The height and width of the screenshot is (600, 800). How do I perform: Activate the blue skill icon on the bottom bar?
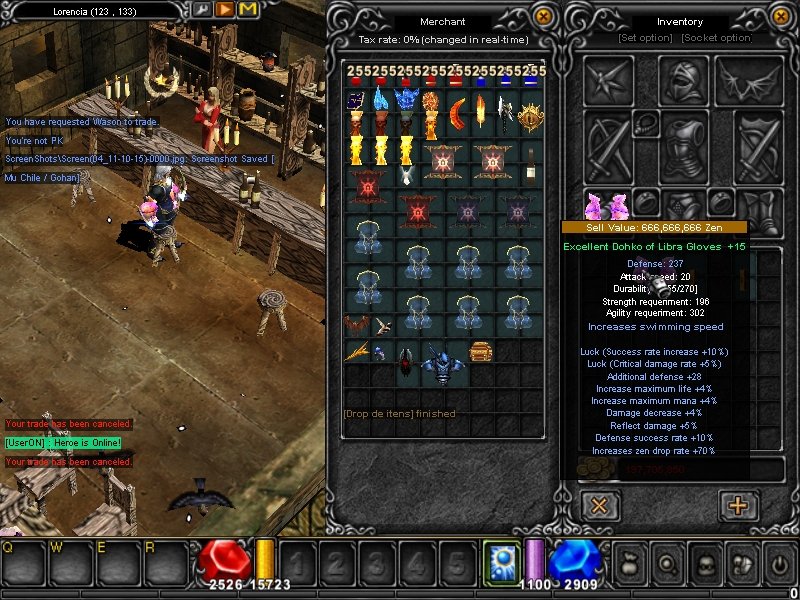pyautogui.click(x=498, y=560)
